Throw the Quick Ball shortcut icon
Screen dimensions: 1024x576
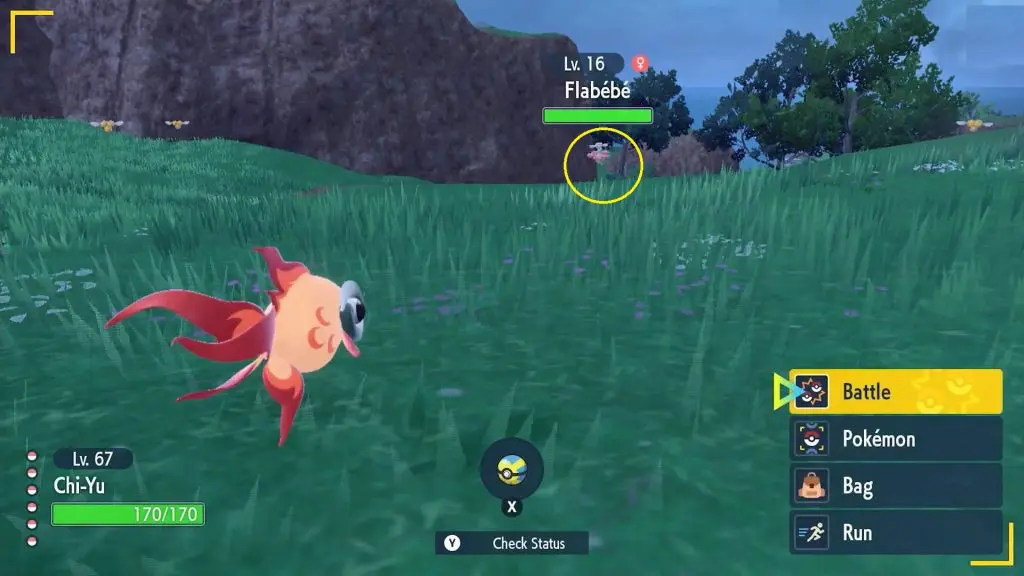(512, 468)
